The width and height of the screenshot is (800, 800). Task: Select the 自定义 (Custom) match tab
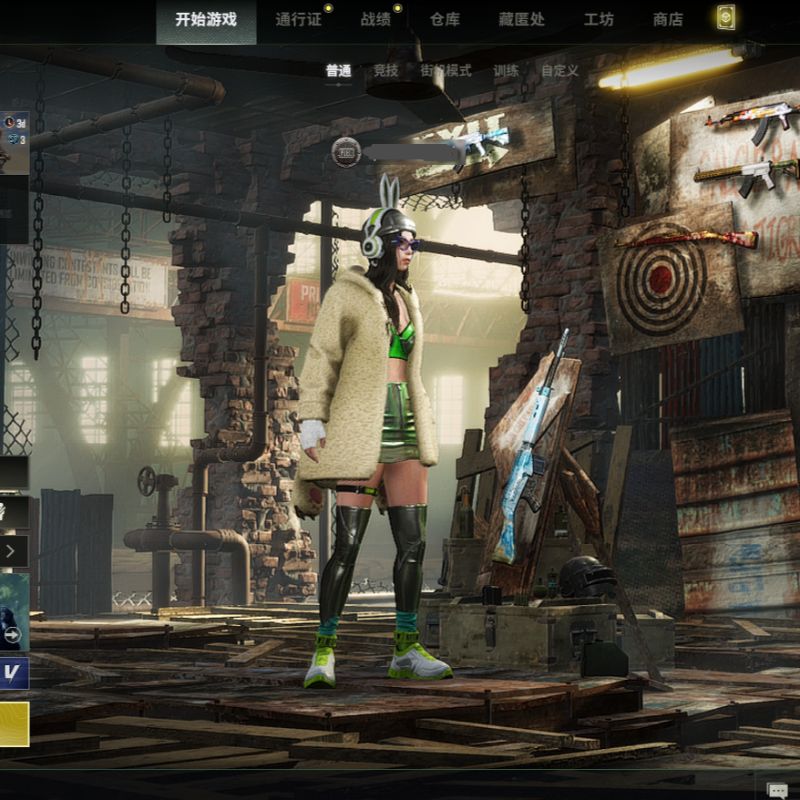[x=559, y=71]
